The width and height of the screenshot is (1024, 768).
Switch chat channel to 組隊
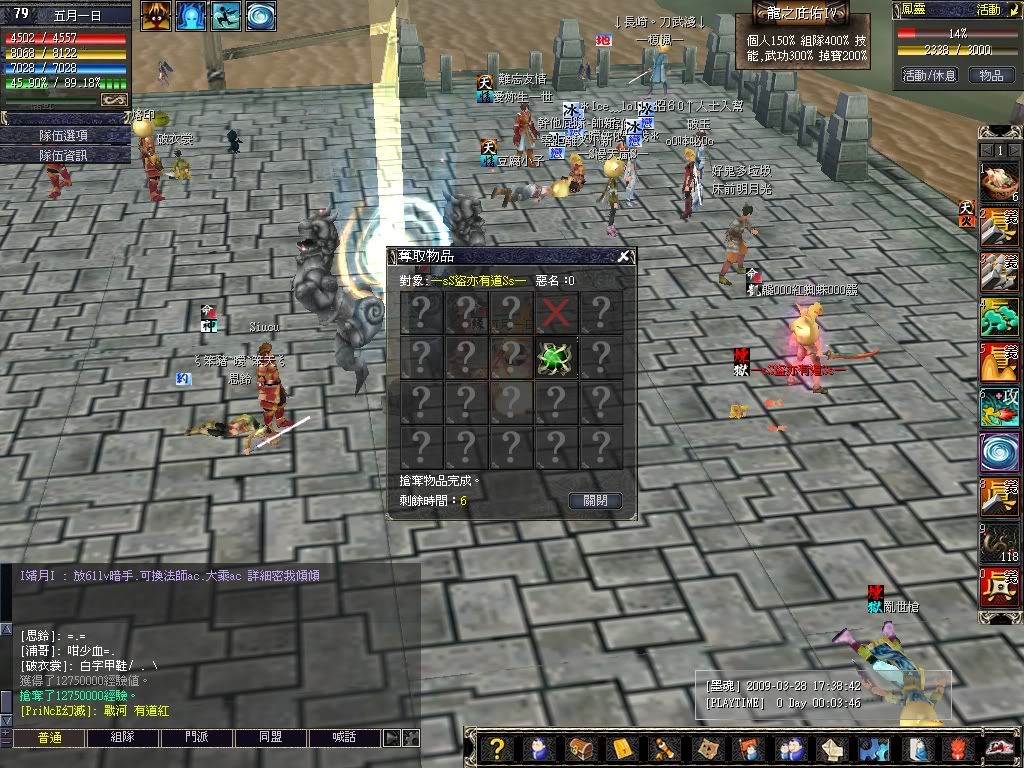pyautogui.click(x=122, y=738)
